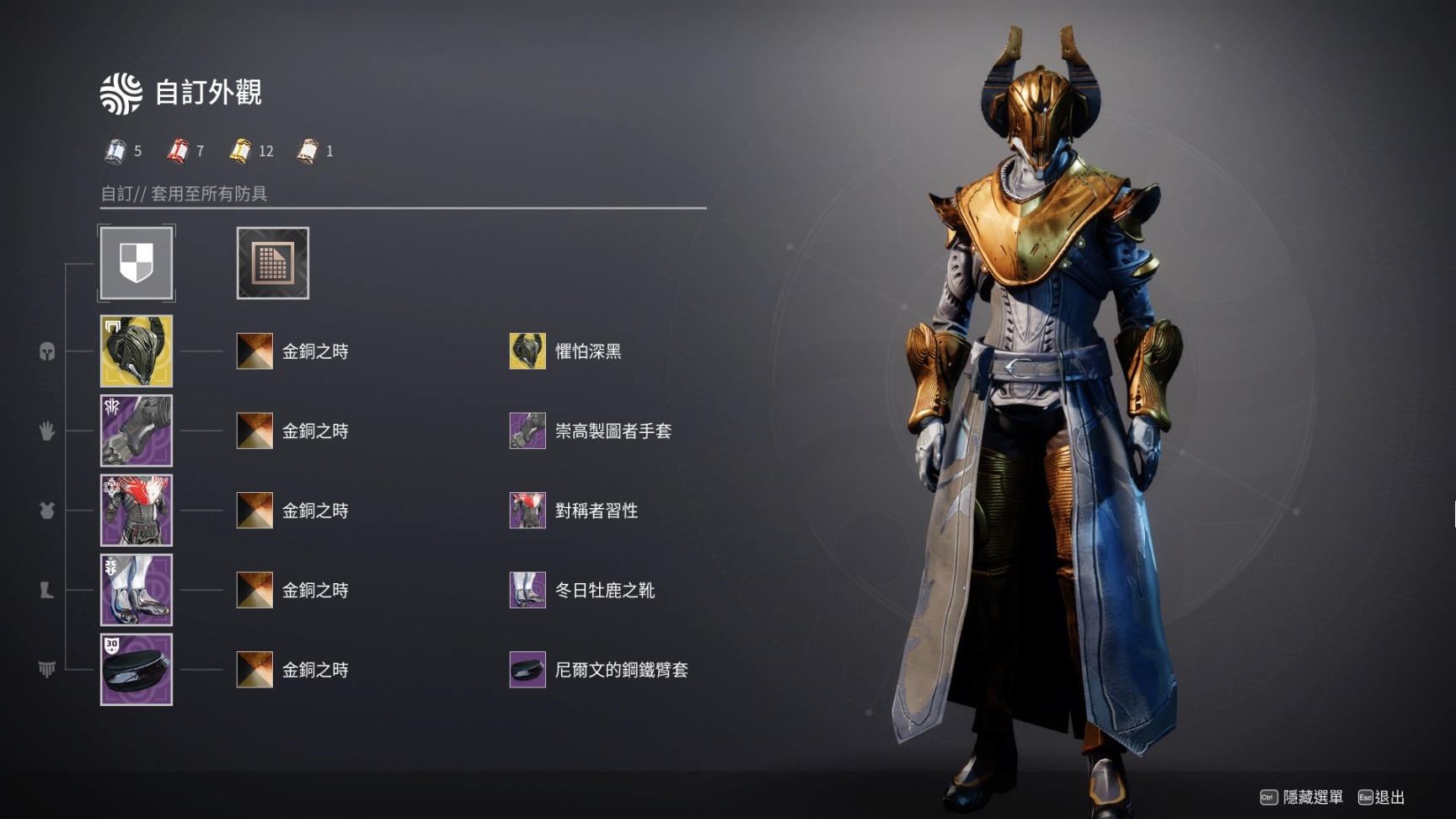Screen dimensions: 1456x819
Task: Select the white shield apply-to-all armor icon
Action: point(136,263)
